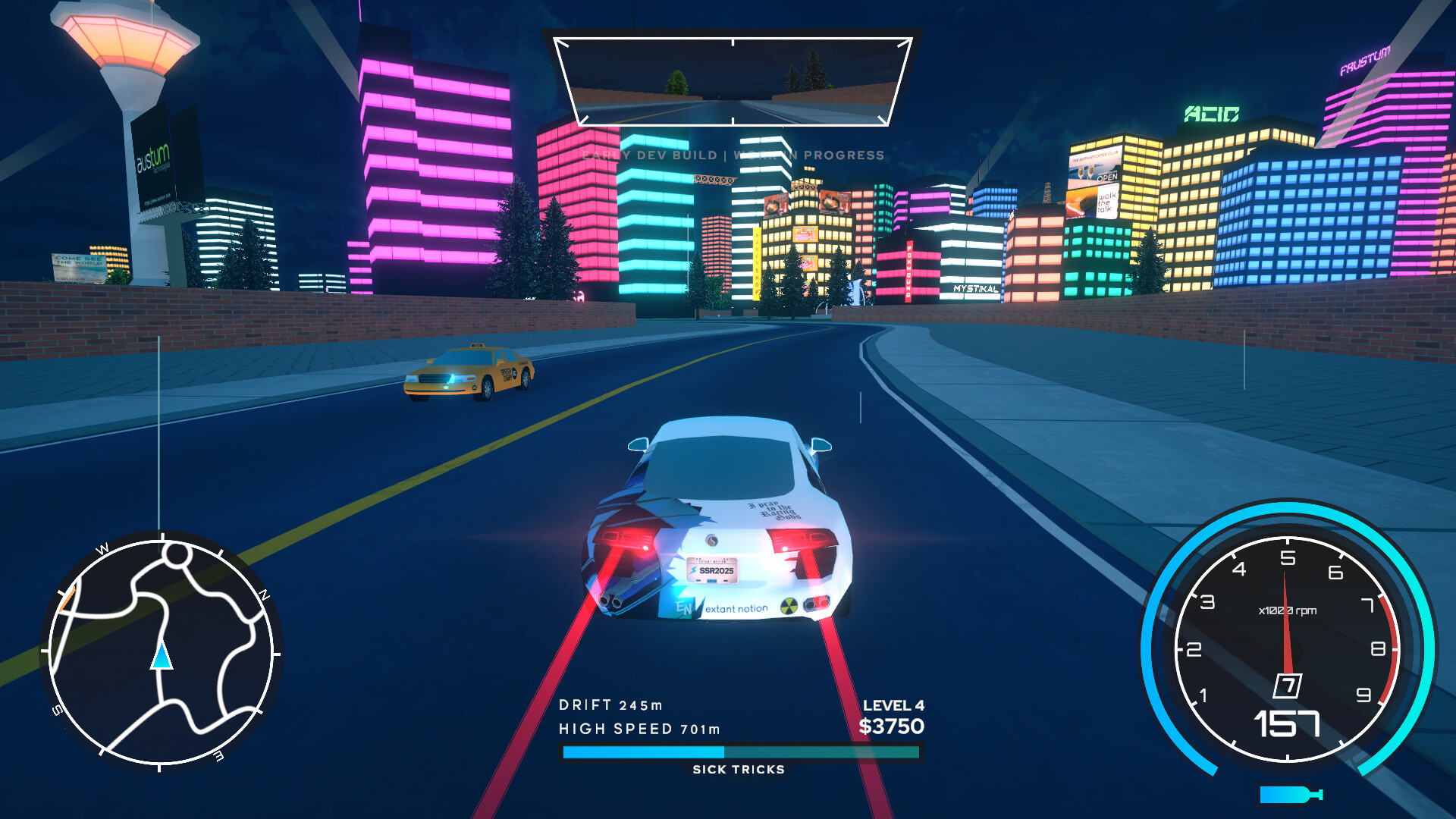Toggle the HIGH SPEED 701m stat display

(641, 729)
